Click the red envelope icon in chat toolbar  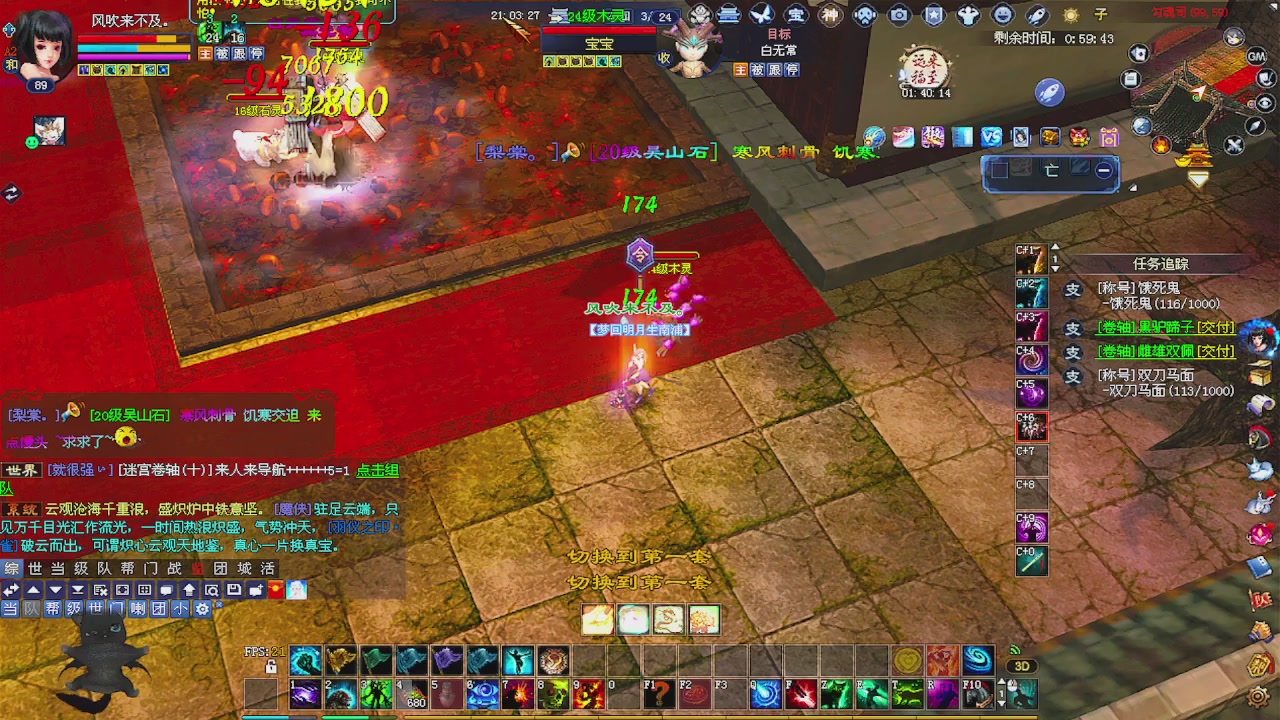276,590
